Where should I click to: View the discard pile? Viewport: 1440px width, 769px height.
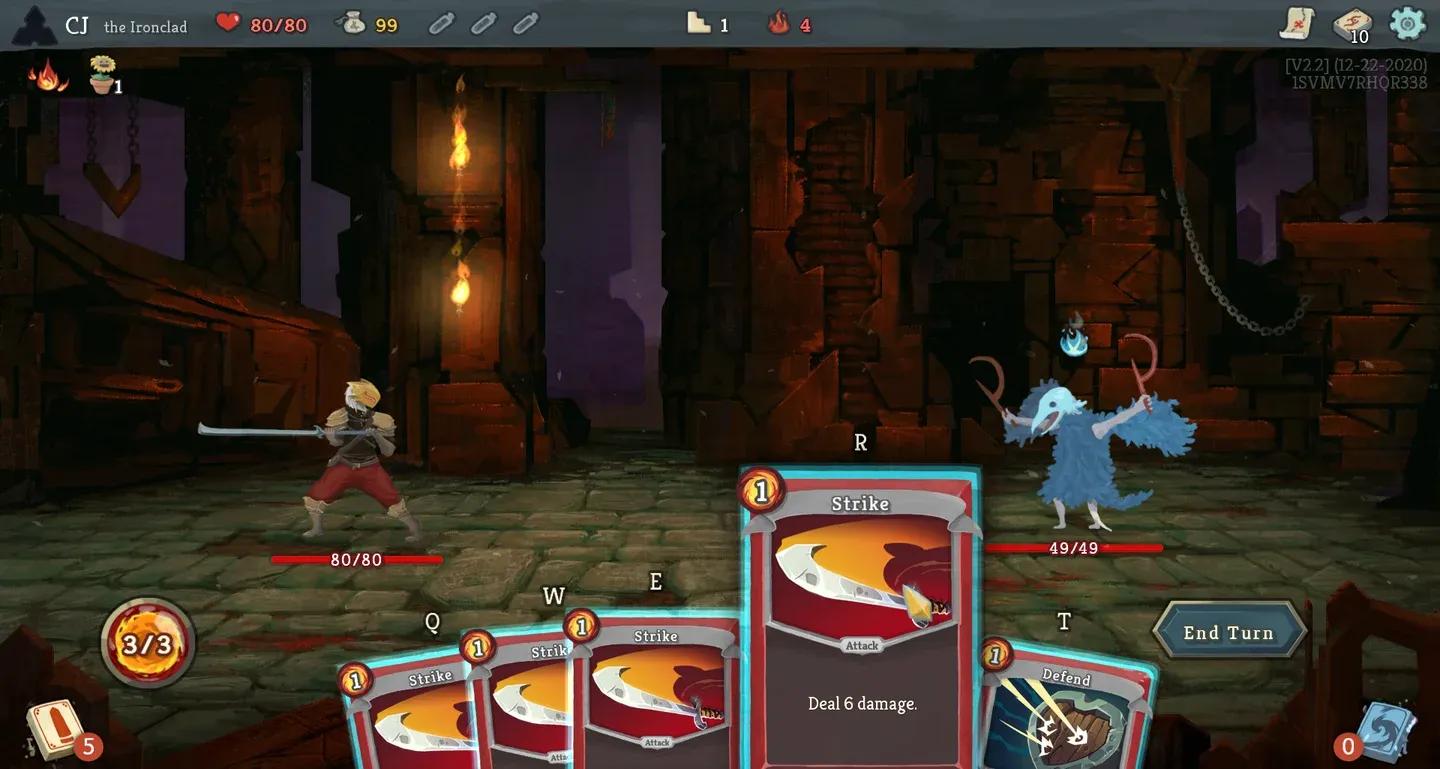1388,732
